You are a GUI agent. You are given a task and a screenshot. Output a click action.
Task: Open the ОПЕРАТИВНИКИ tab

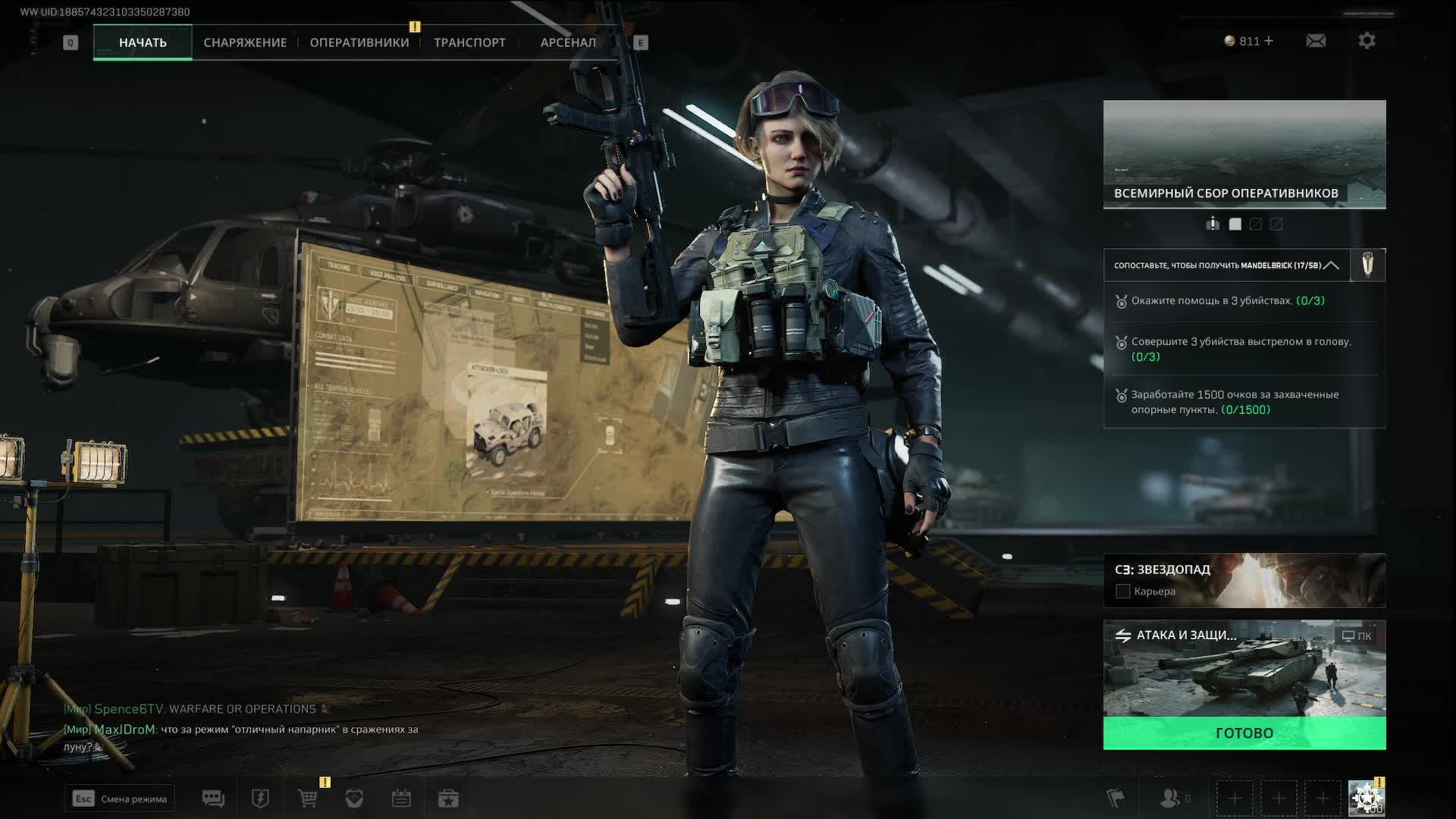359,42
